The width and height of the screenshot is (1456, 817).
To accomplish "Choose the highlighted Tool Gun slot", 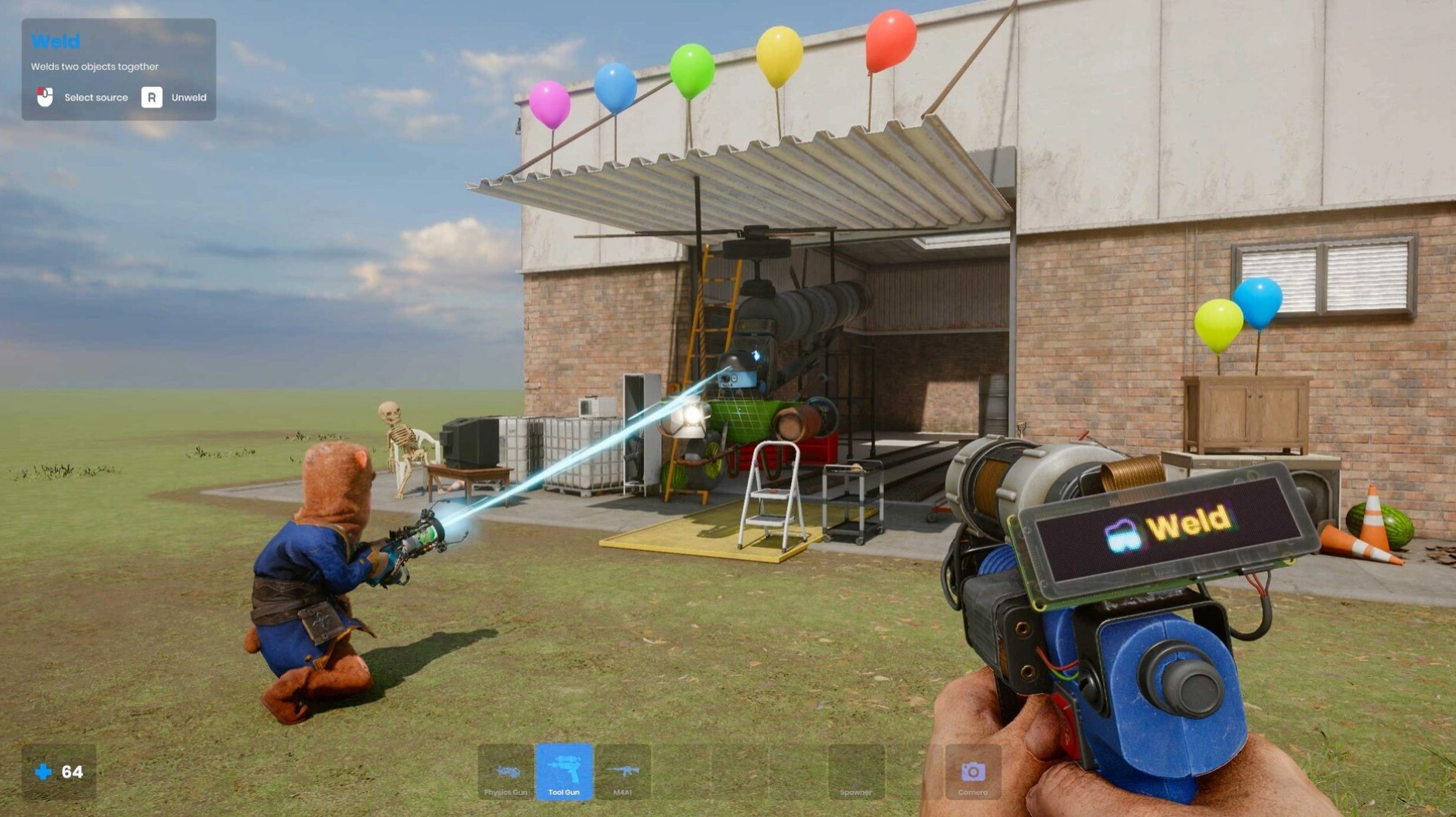I will [564, 772].
